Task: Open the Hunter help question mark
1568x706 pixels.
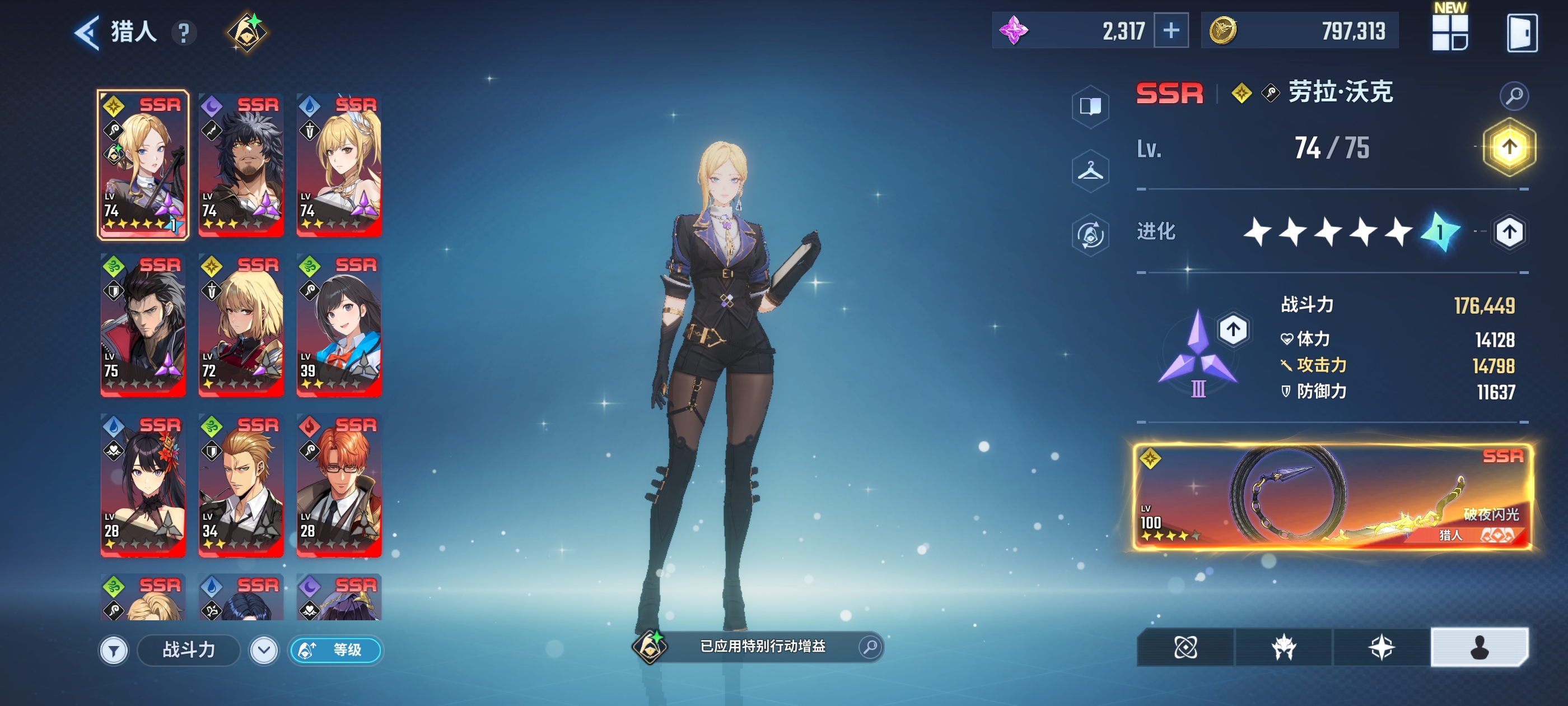Action: tap(183, 33)
